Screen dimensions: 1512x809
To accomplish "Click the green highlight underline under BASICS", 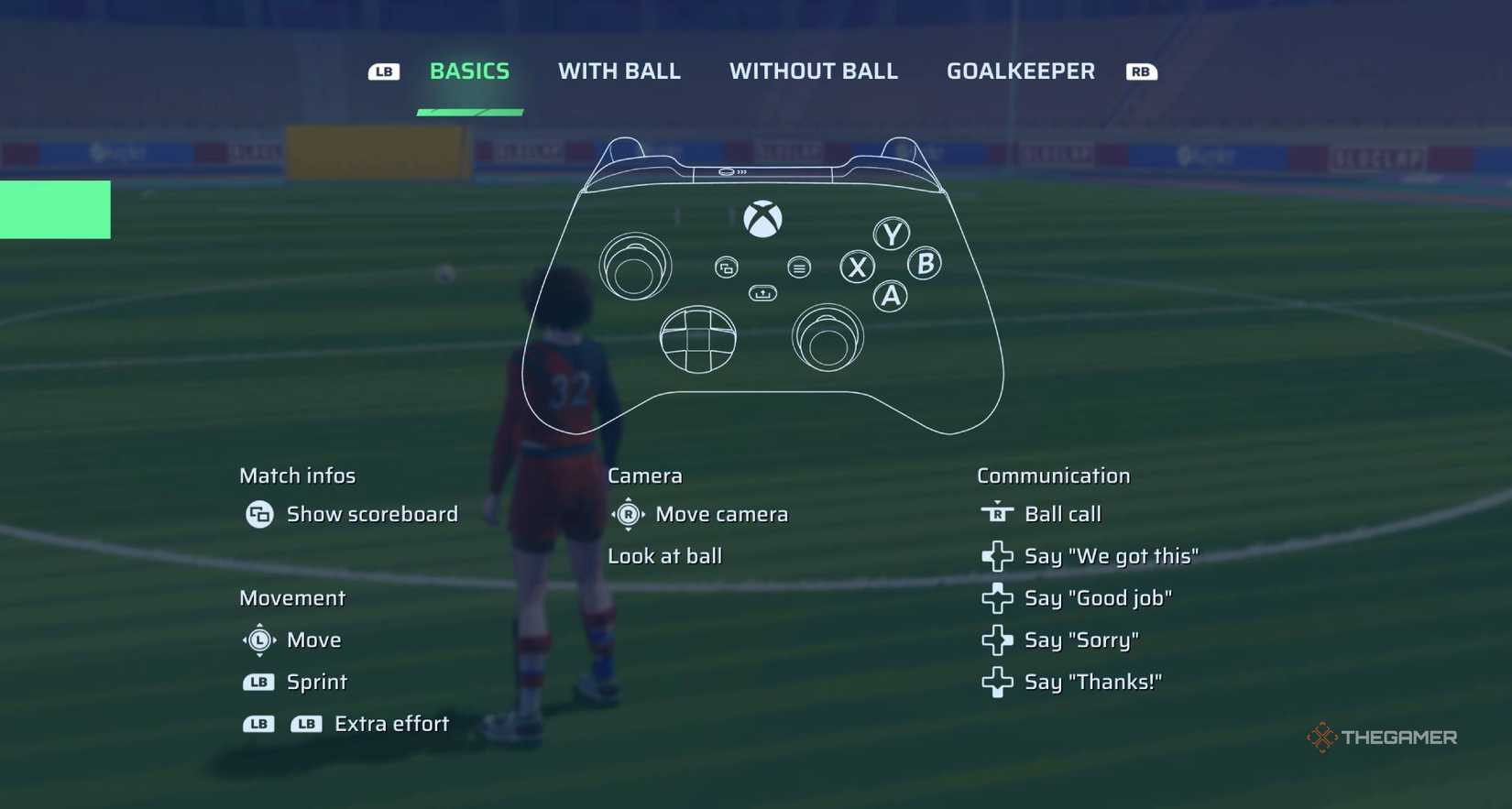I will pyautogui.click(x=469, y=112).
